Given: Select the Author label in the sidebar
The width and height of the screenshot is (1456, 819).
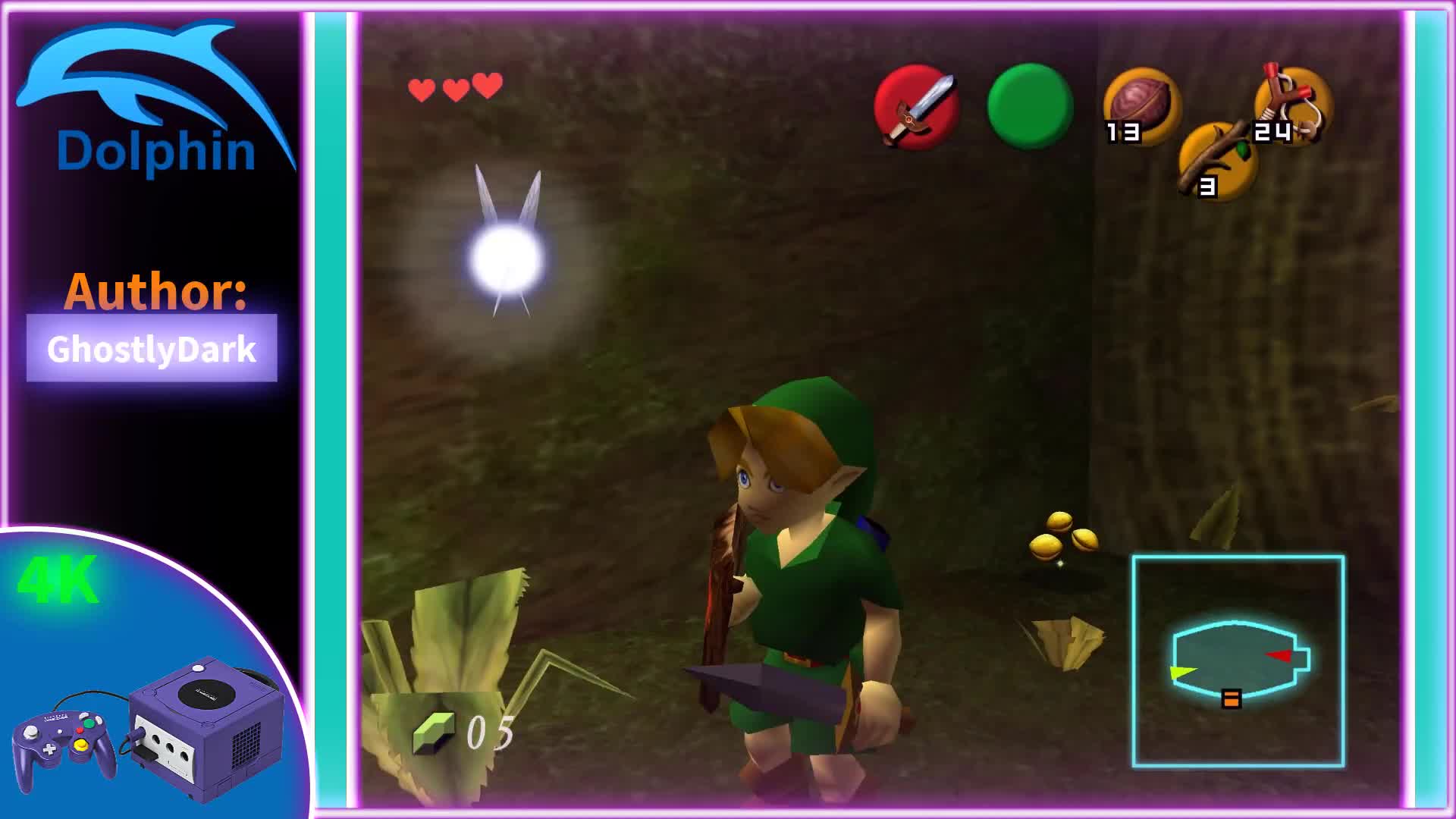Looking at the screenshot, I should (x=155, y=293).
